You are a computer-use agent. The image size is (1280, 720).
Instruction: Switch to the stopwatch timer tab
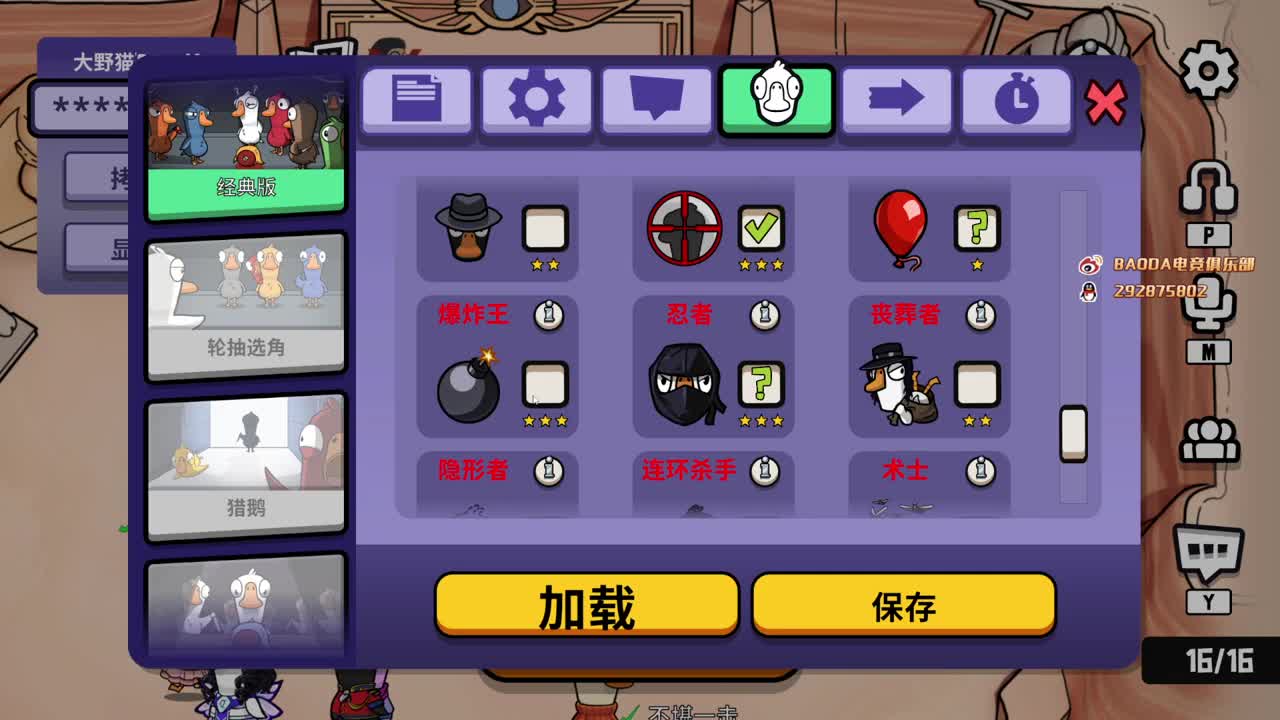[x=1016, y=99]
